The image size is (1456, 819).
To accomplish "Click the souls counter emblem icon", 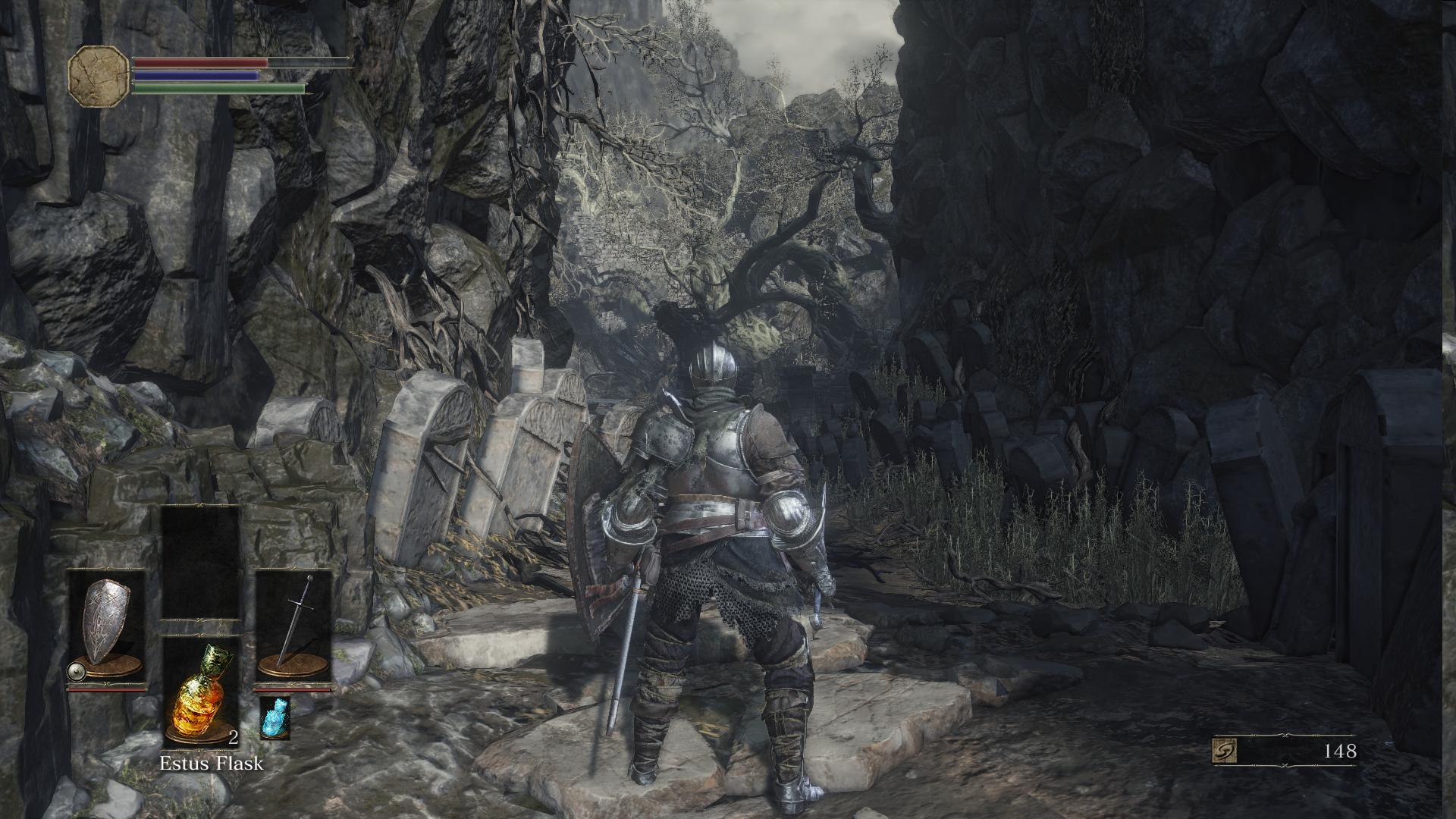I will 1226,752.
